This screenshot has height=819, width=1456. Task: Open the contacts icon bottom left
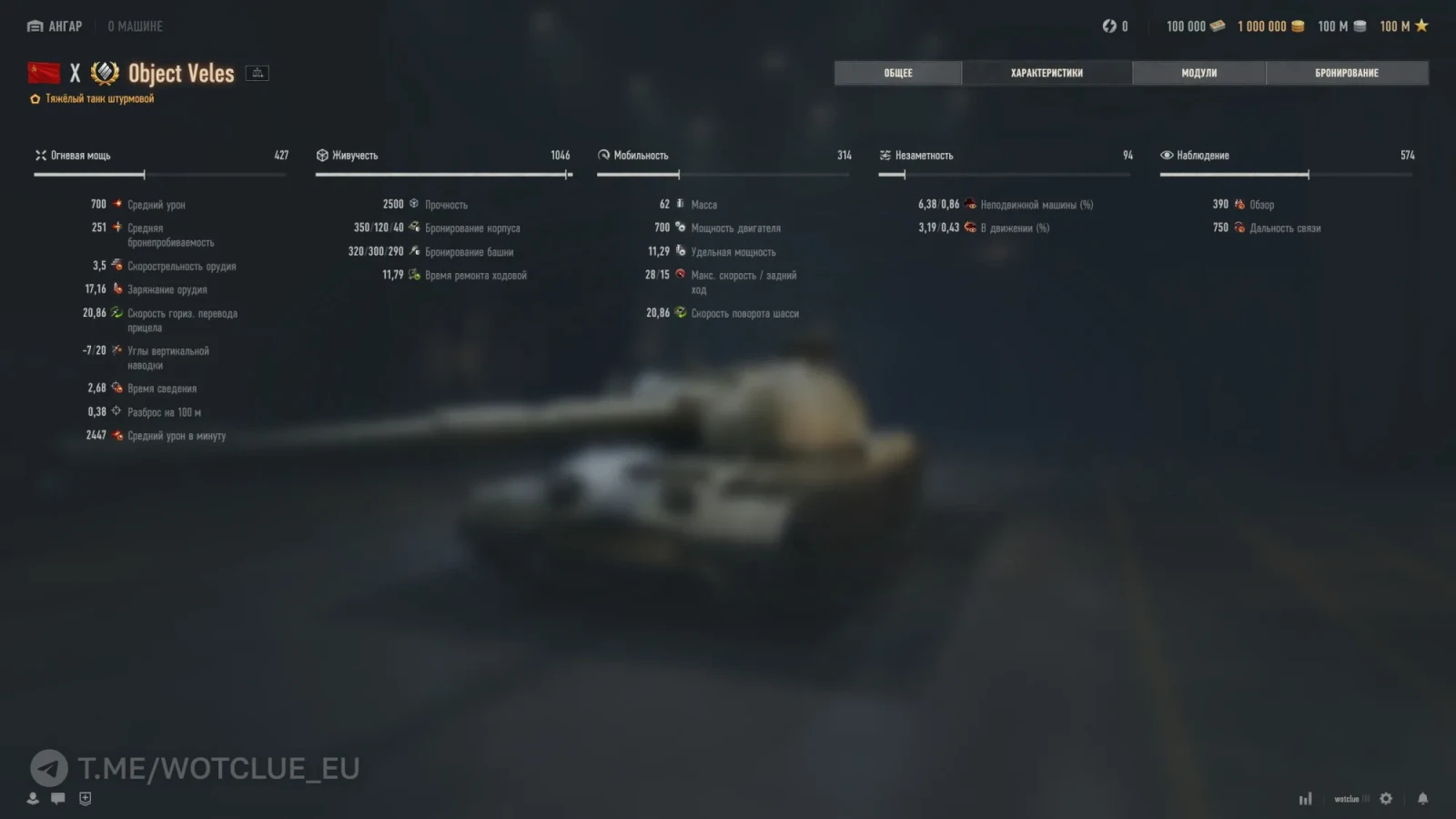click(32, 798)
